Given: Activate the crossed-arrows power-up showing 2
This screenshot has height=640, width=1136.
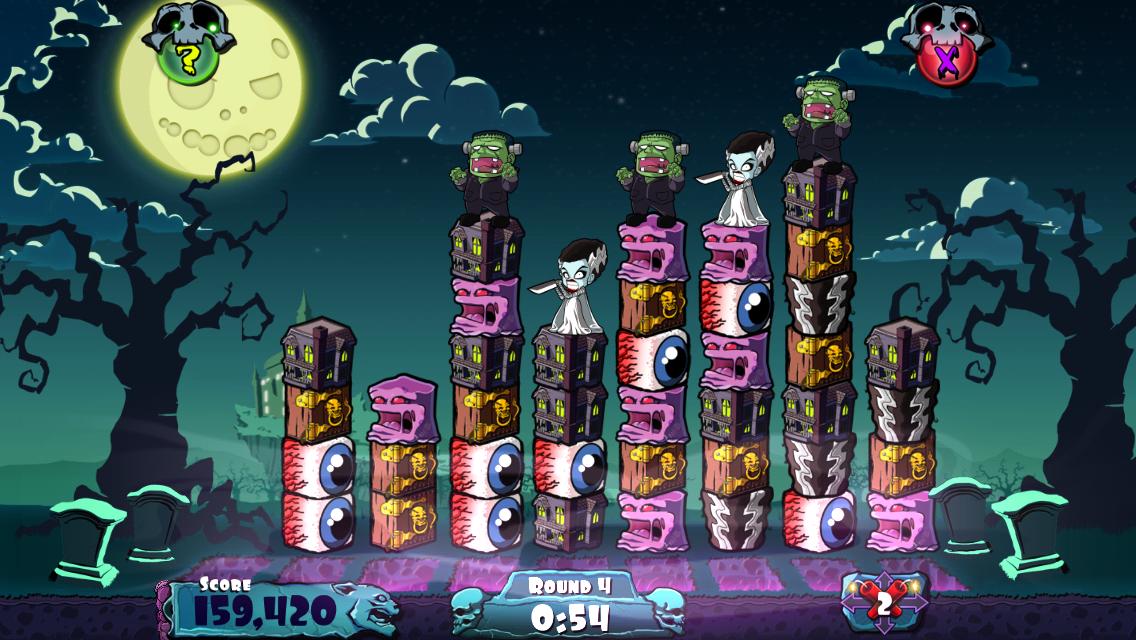Looking at the screenshot, I should [x=884, y=602].
